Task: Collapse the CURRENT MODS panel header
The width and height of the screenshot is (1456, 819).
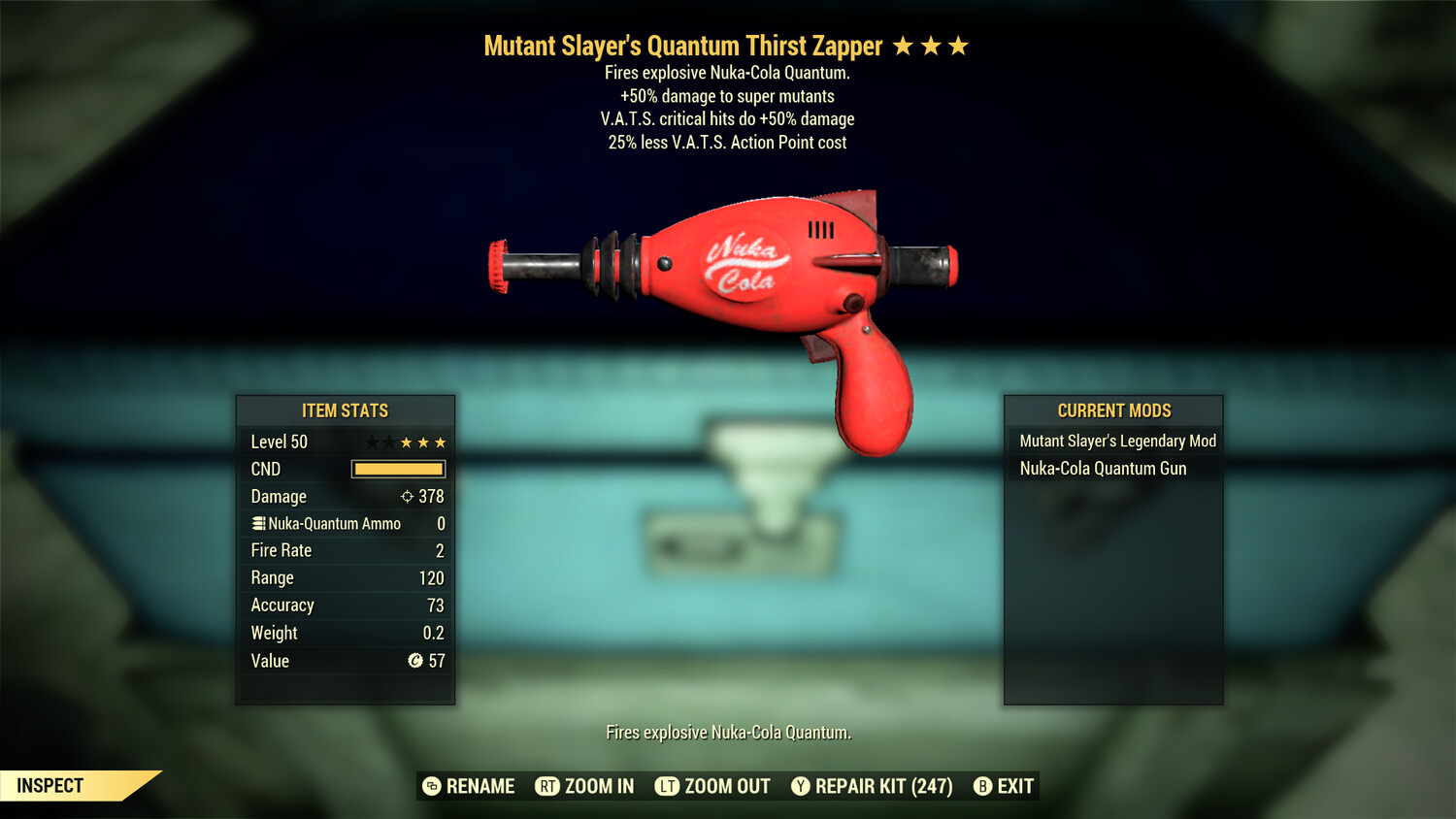Action: coord(1112,410)
